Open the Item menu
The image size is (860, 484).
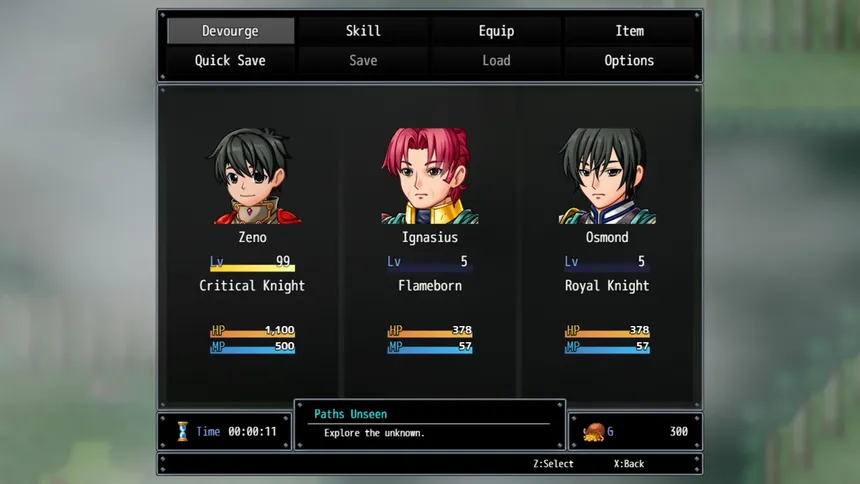pos(629,31)
